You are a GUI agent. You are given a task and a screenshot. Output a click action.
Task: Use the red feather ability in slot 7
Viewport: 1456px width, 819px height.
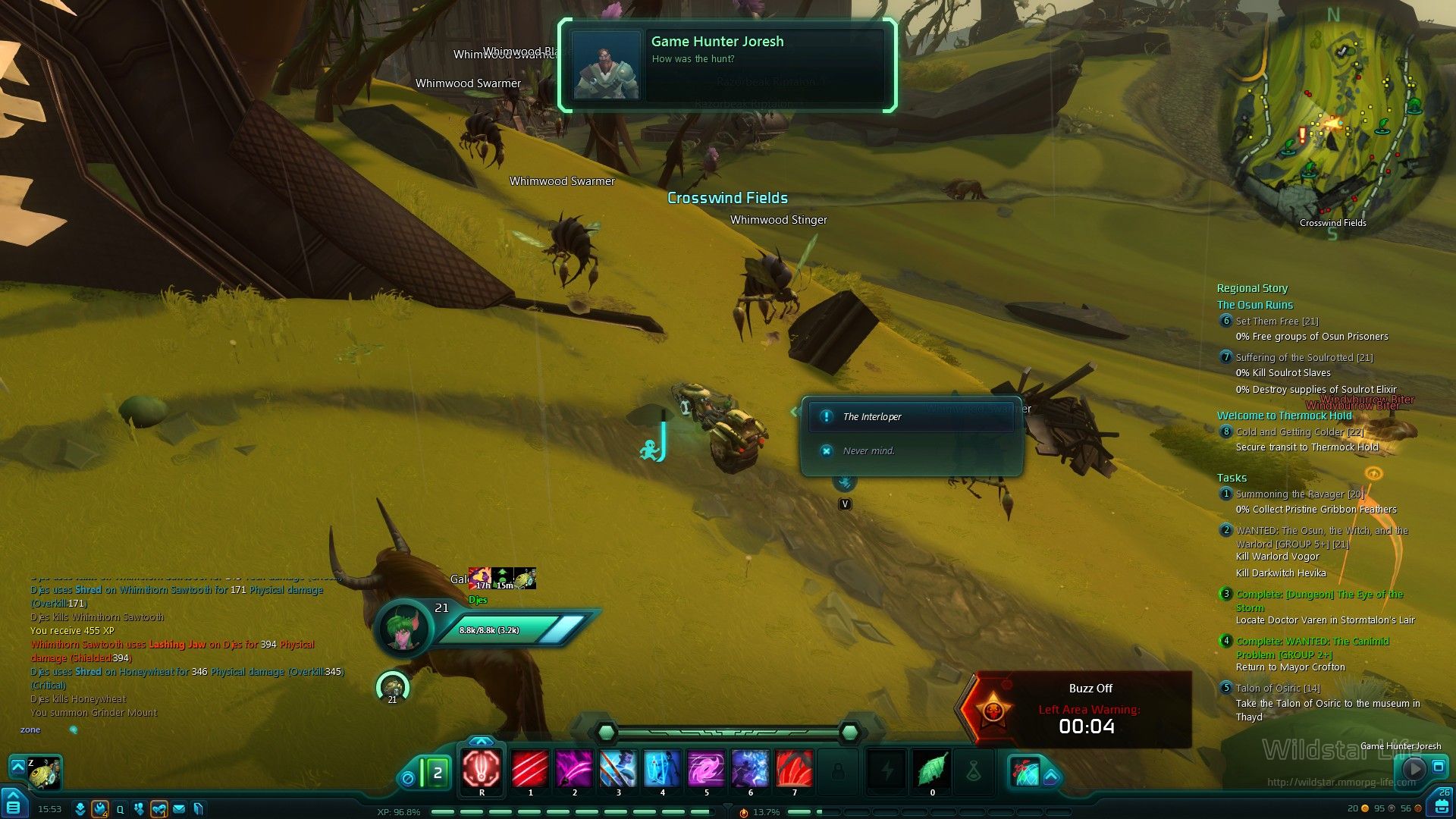pos(794,769)
